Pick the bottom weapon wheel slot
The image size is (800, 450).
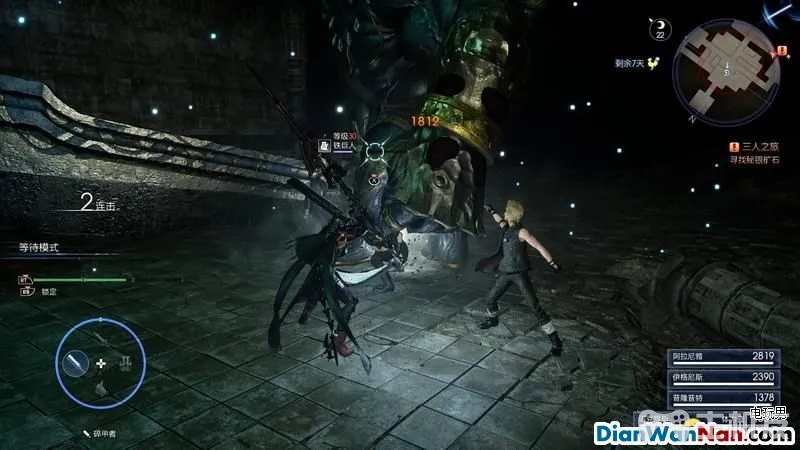click(x=100, y=390)
